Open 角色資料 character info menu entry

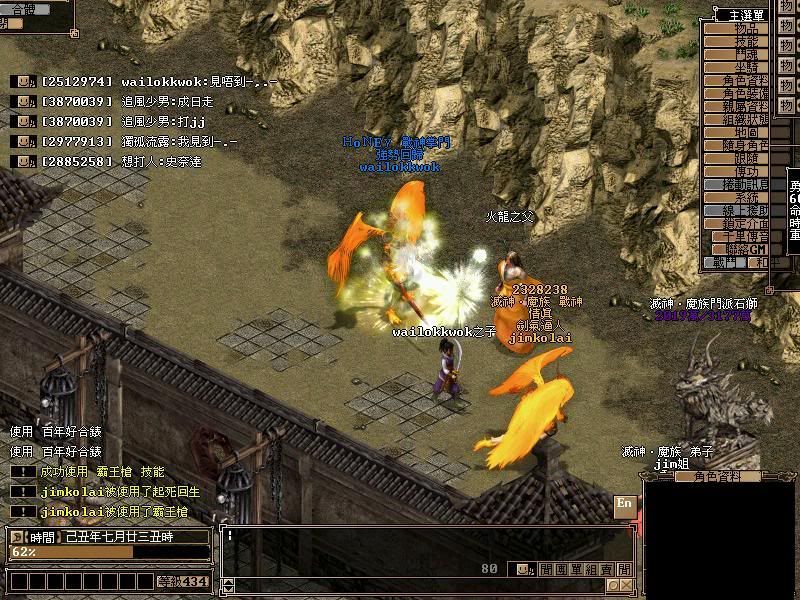745,80
